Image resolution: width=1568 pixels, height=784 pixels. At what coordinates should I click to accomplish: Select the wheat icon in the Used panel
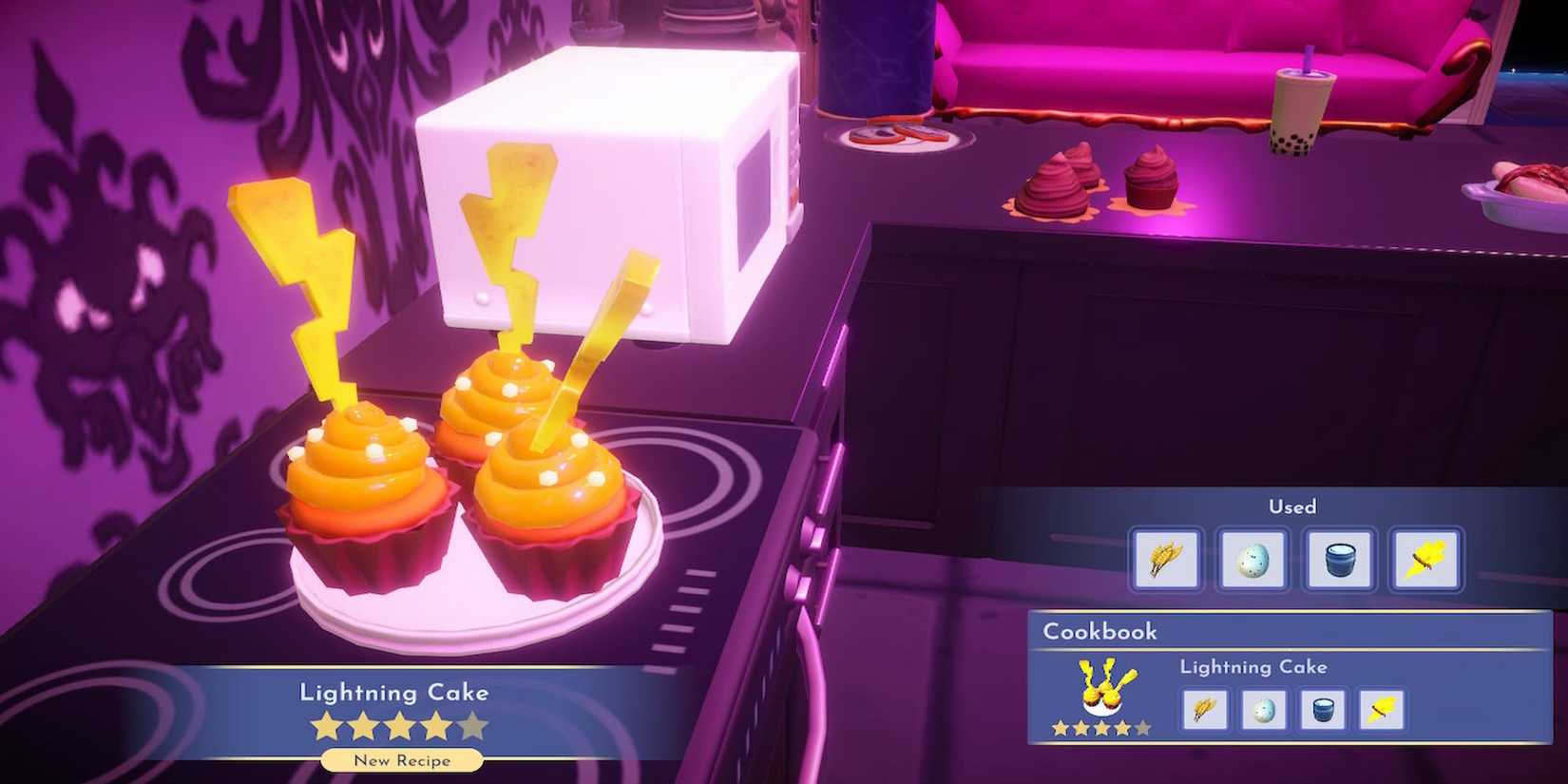[x=1165, y=560]
